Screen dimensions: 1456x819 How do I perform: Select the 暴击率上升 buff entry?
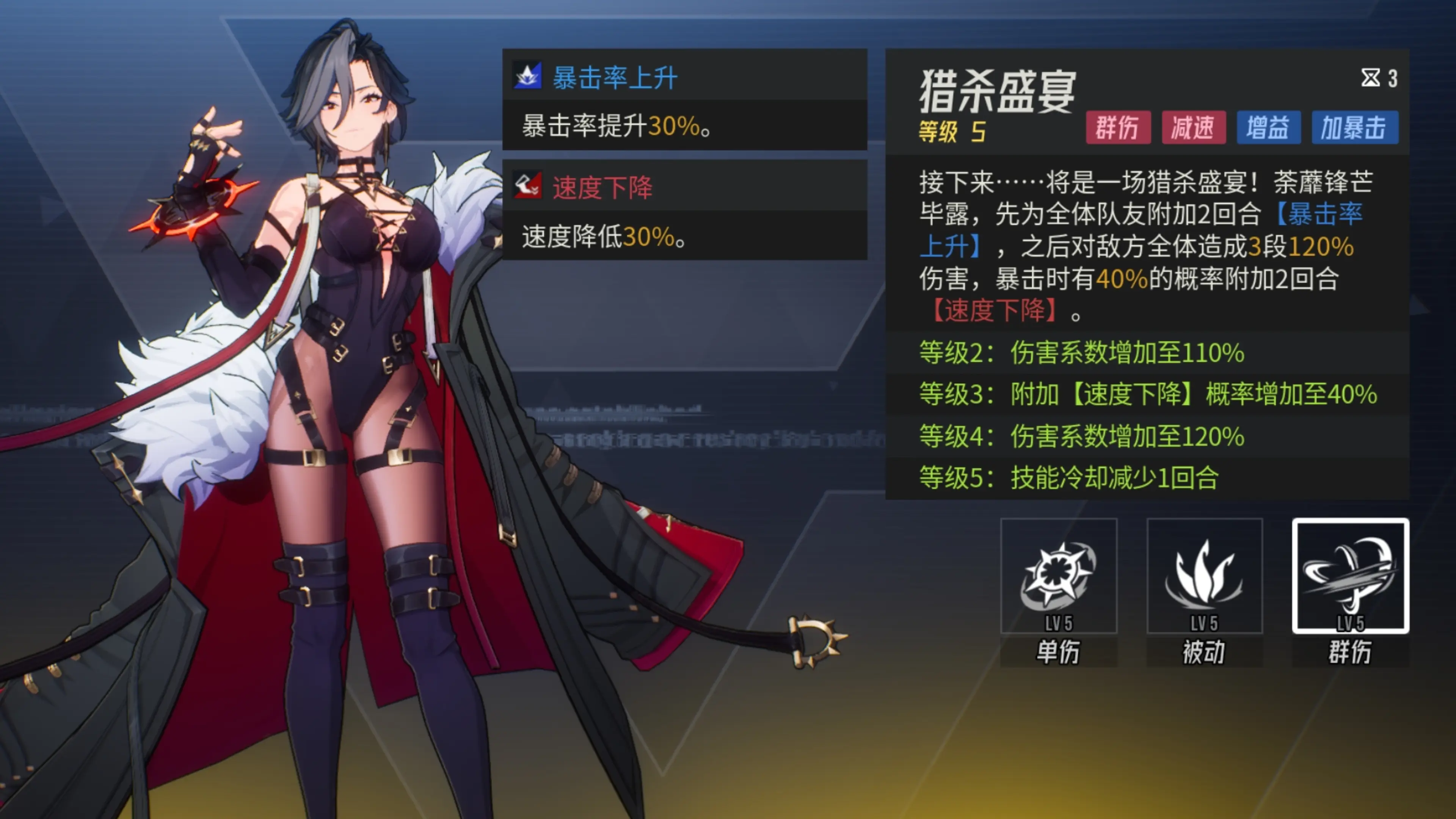[684, 99]
